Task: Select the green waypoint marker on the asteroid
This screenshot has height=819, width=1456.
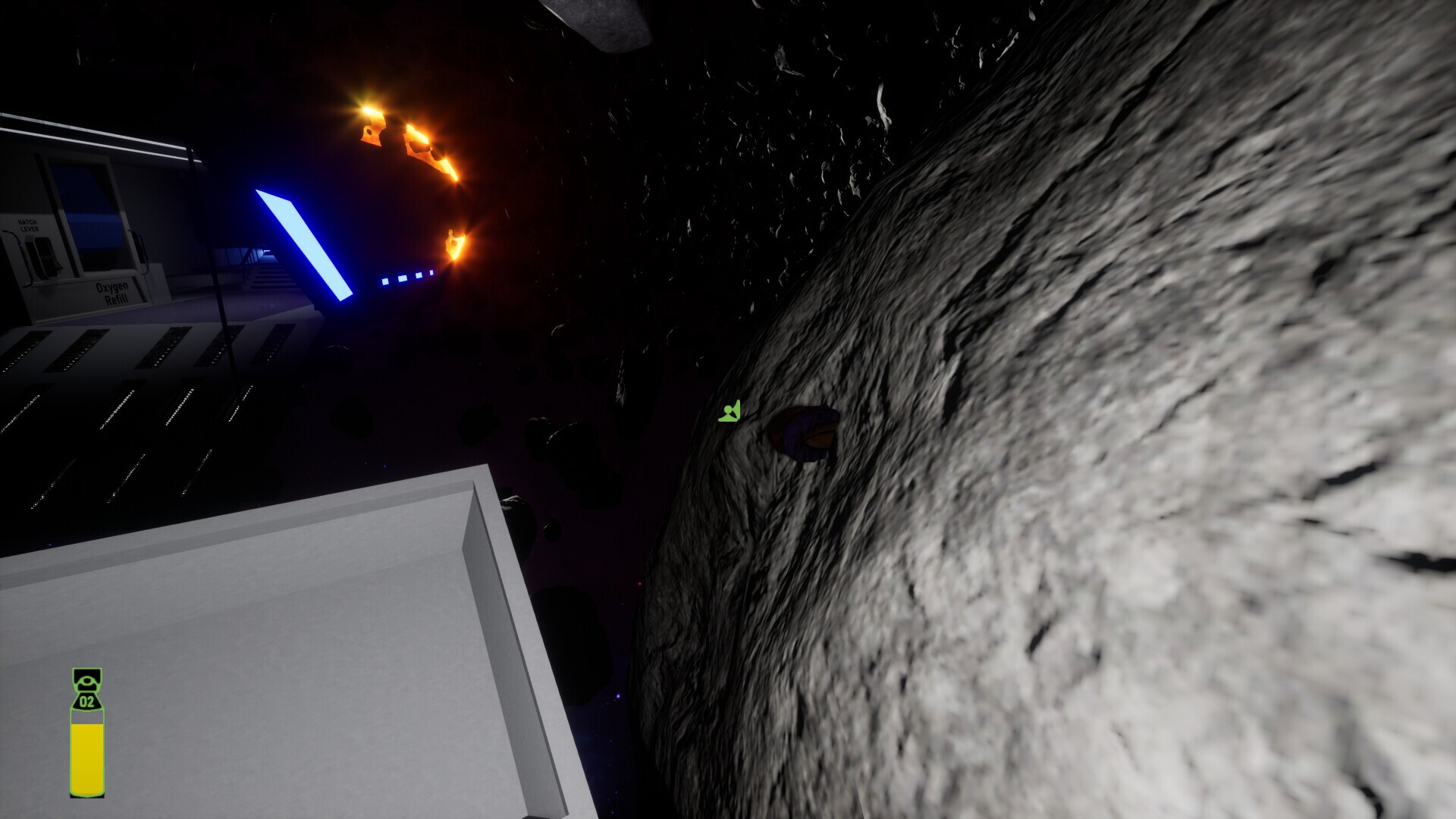Action: pyautogui.click(x=729, y=410)
